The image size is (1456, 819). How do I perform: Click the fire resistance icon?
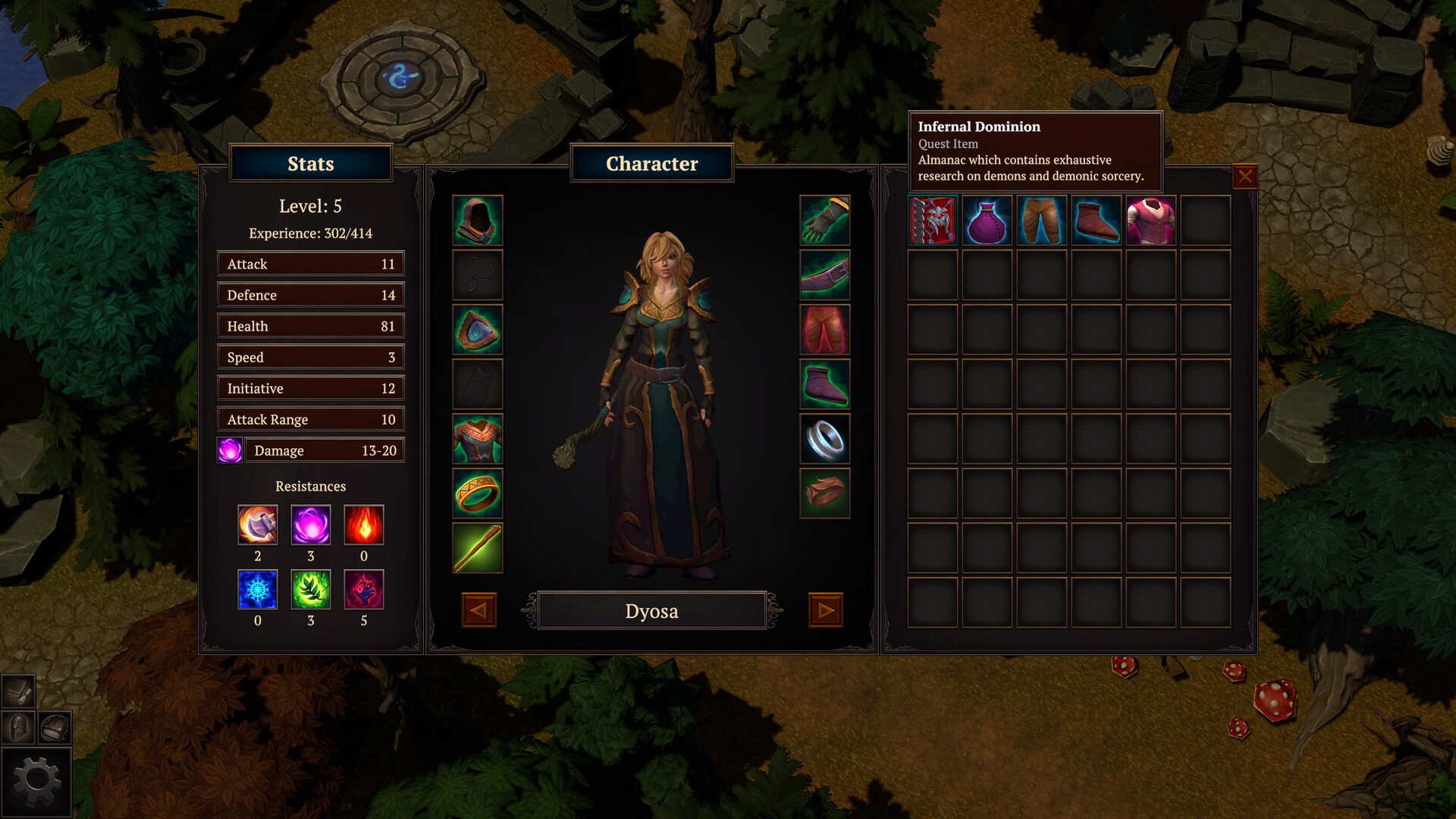coord(364,524)
